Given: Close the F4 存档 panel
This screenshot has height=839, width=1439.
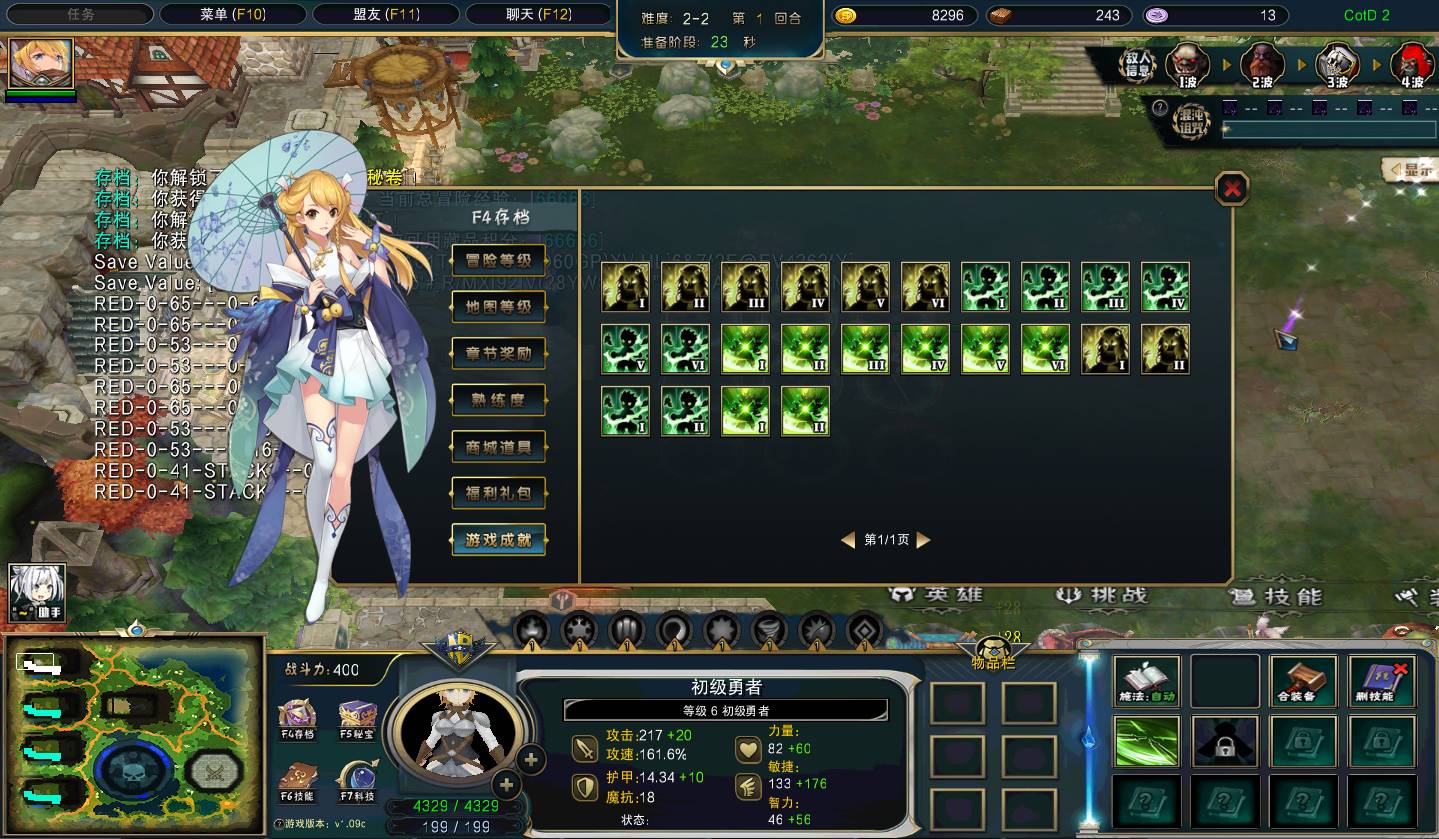Looking at the screenshot, I should [x=1232, y=188].
